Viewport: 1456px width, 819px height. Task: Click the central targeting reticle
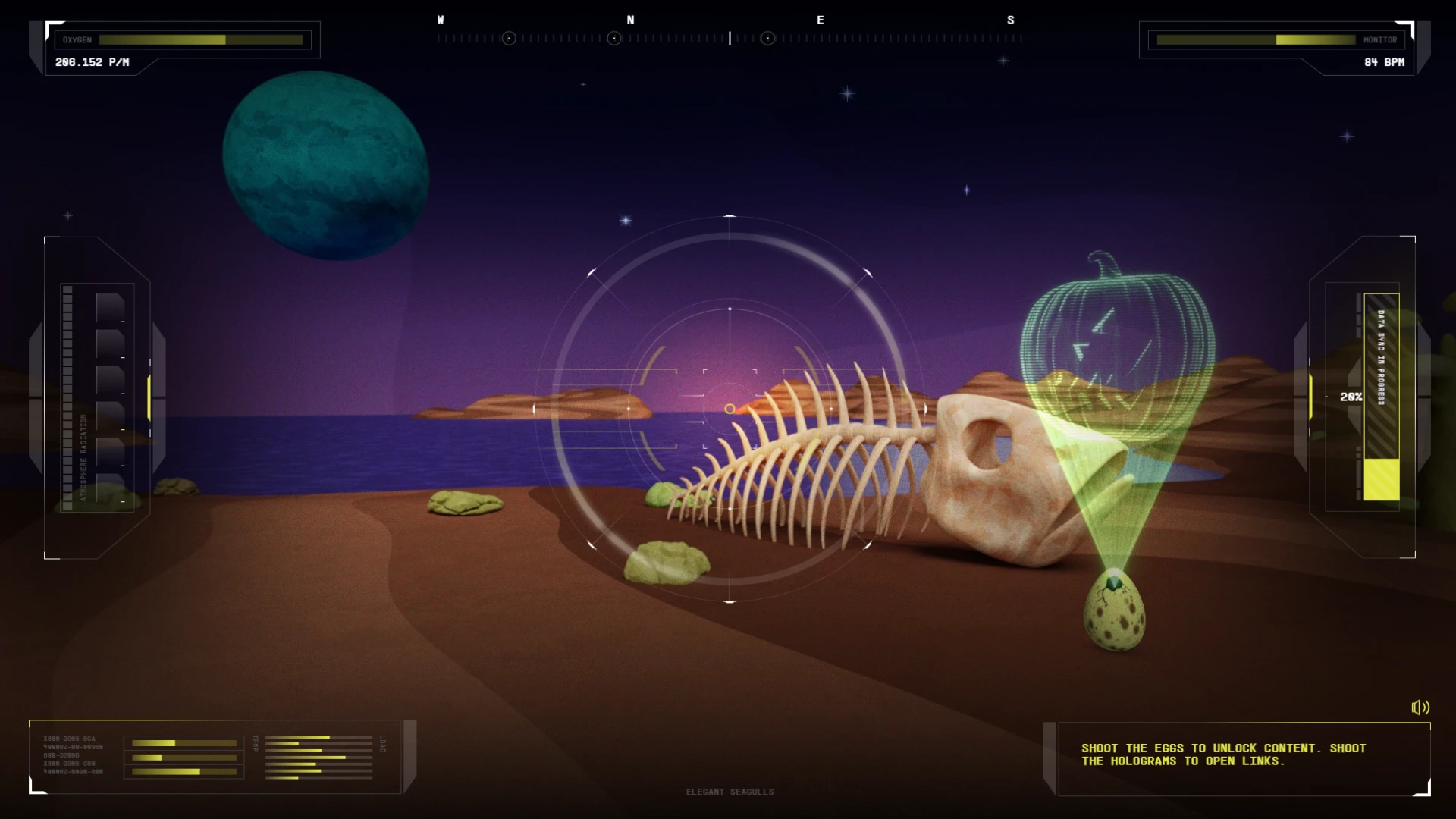click(730, 409)
